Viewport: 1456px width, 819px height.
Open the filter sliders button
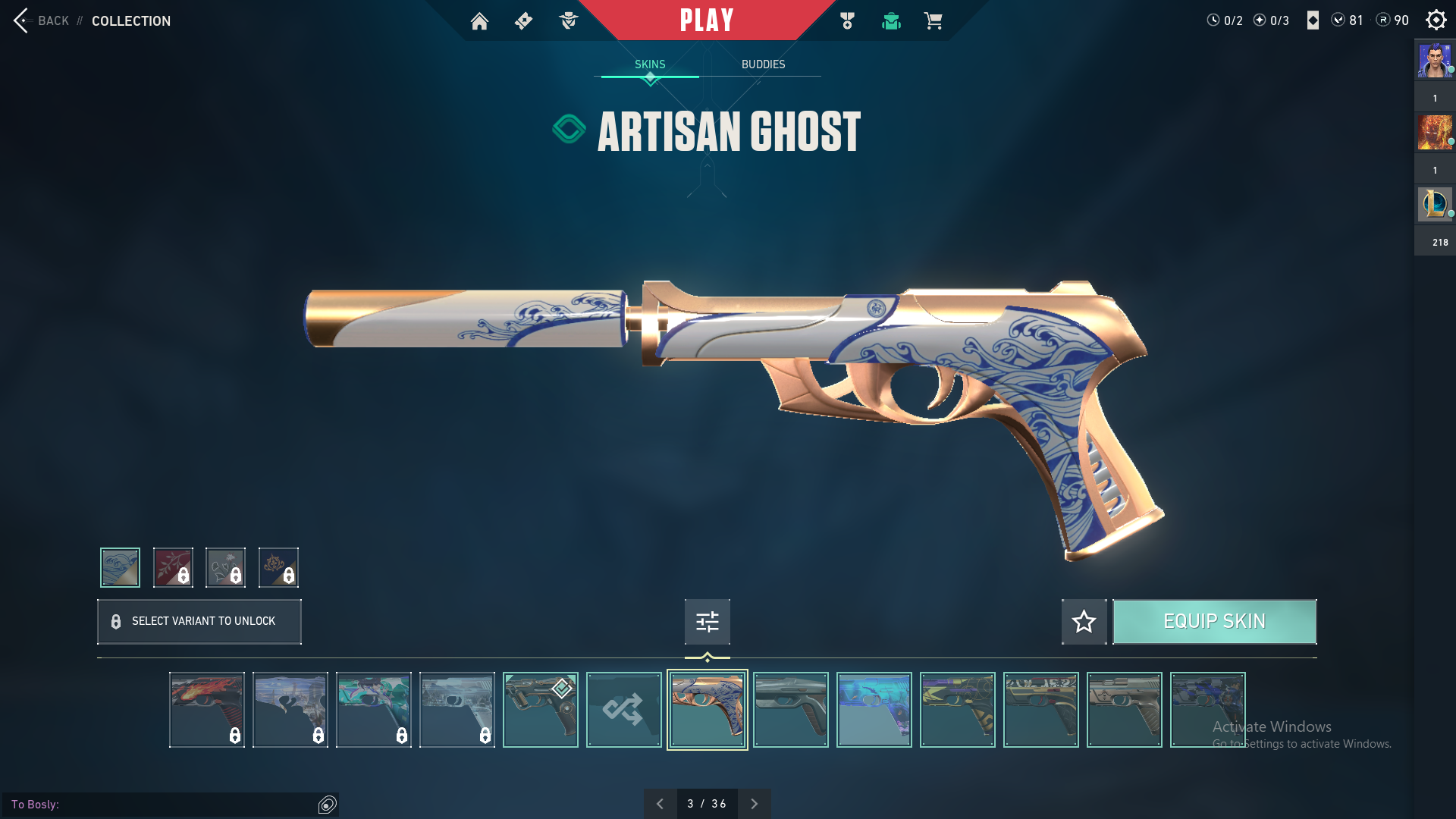[707, 622]
